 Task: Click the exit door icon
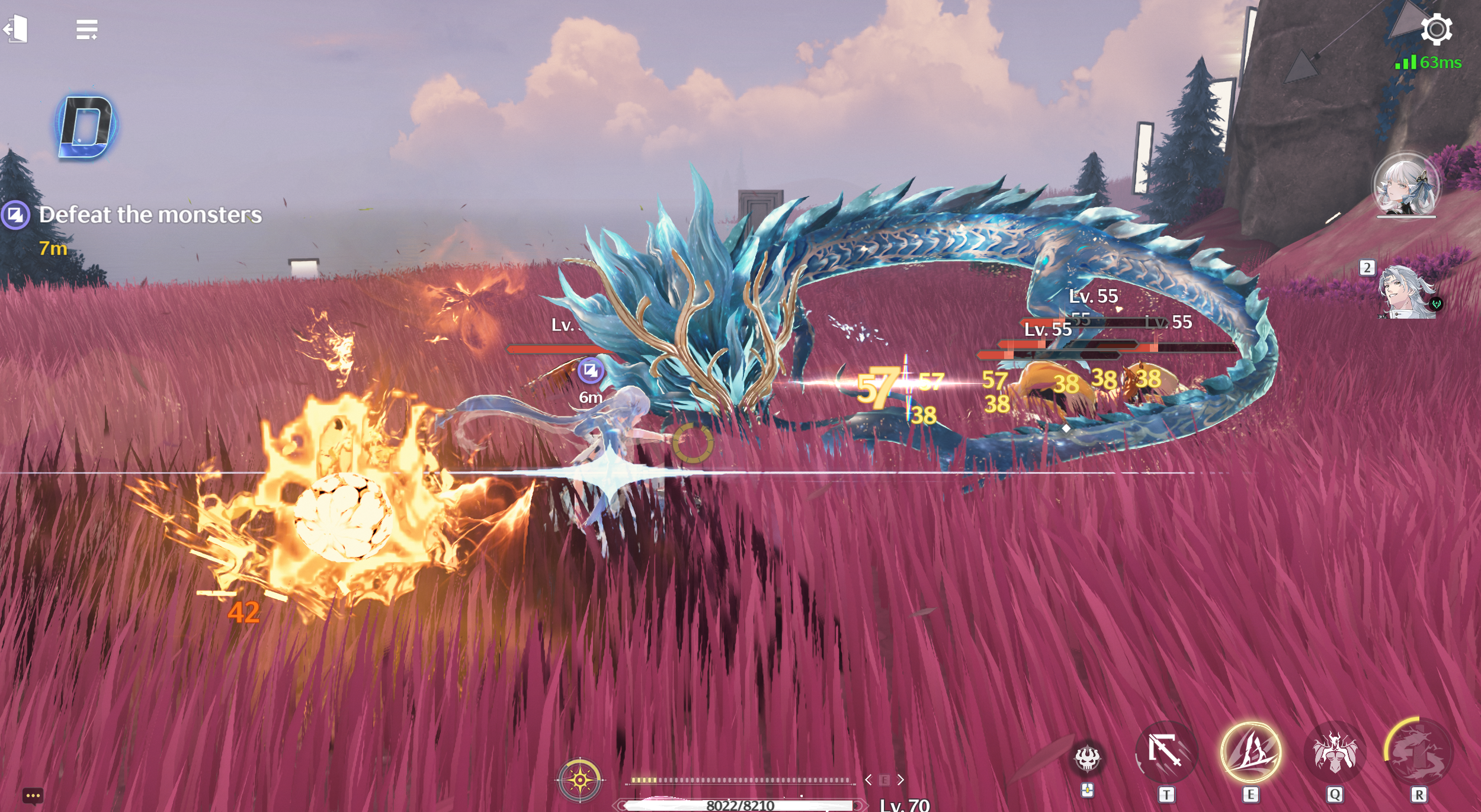17,28
